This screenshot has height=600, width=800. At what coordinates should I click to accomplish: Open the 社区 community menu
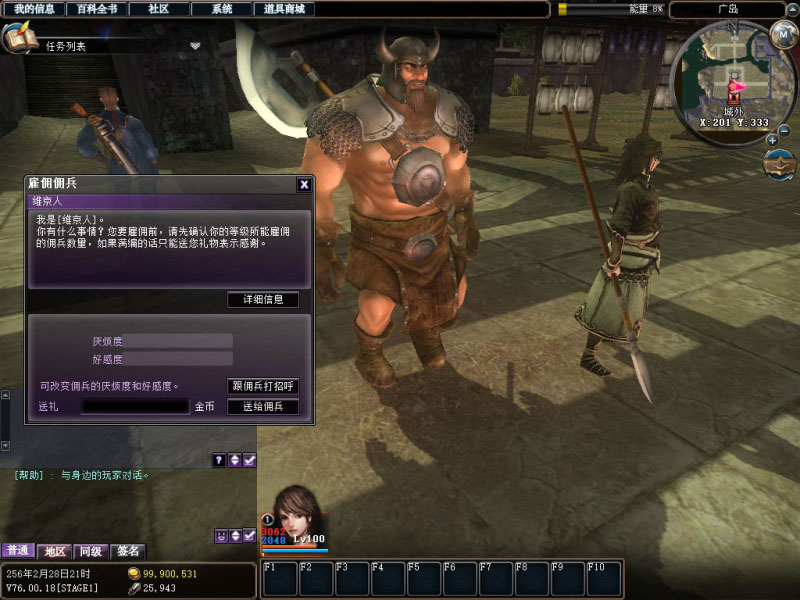(x=158, y=9)
